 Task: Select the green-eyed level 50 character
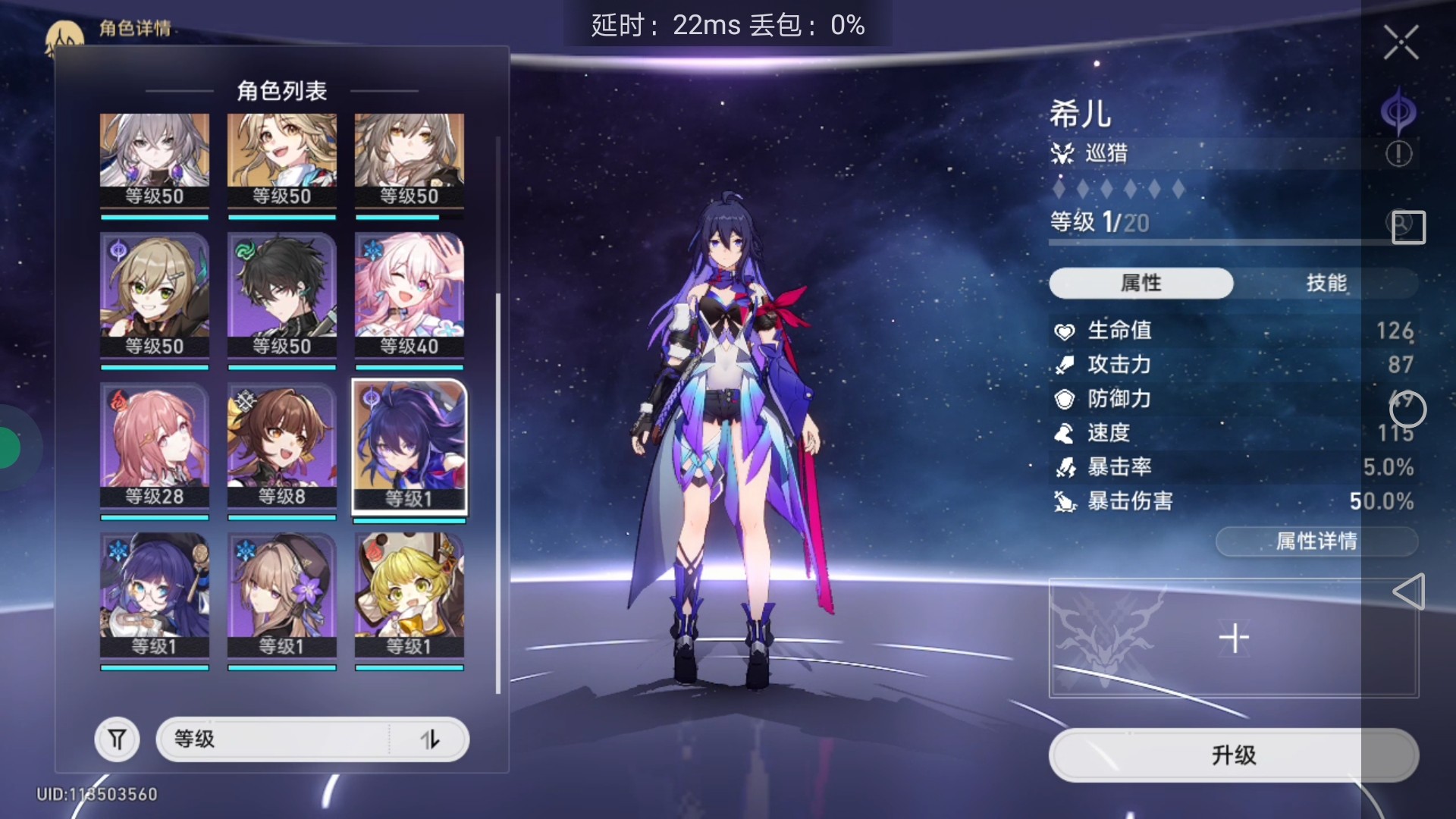154,296
